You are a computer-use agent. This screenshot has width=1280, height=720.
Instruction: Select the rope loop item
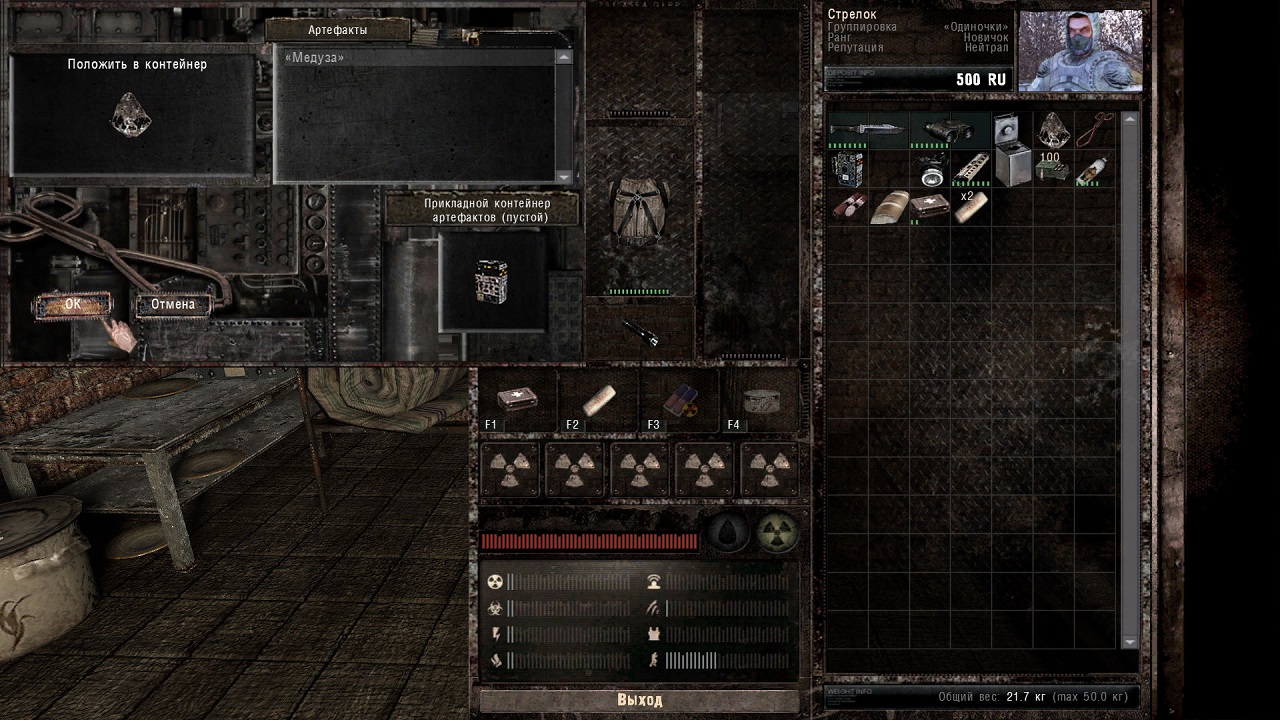[x=1096, y=128]
